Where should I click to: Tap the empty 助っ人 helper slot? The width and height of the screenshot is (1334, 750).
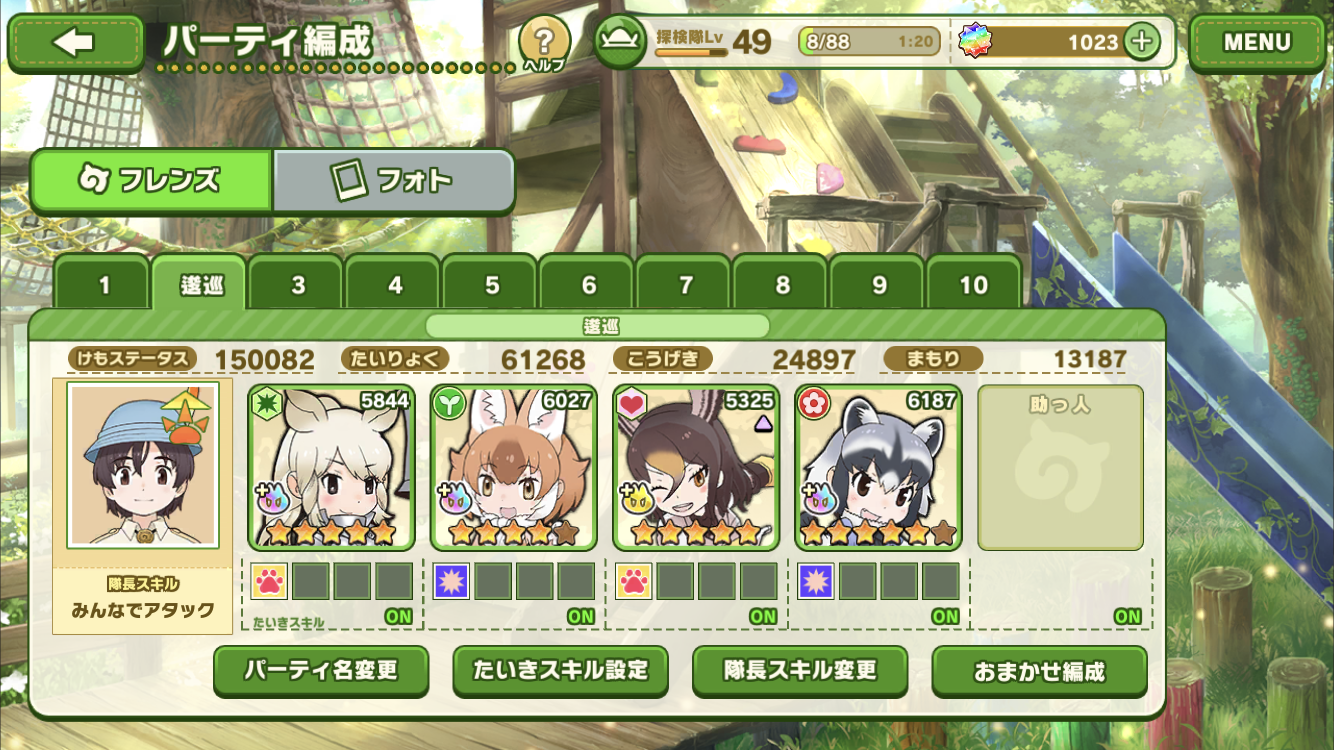(1060, 467)
